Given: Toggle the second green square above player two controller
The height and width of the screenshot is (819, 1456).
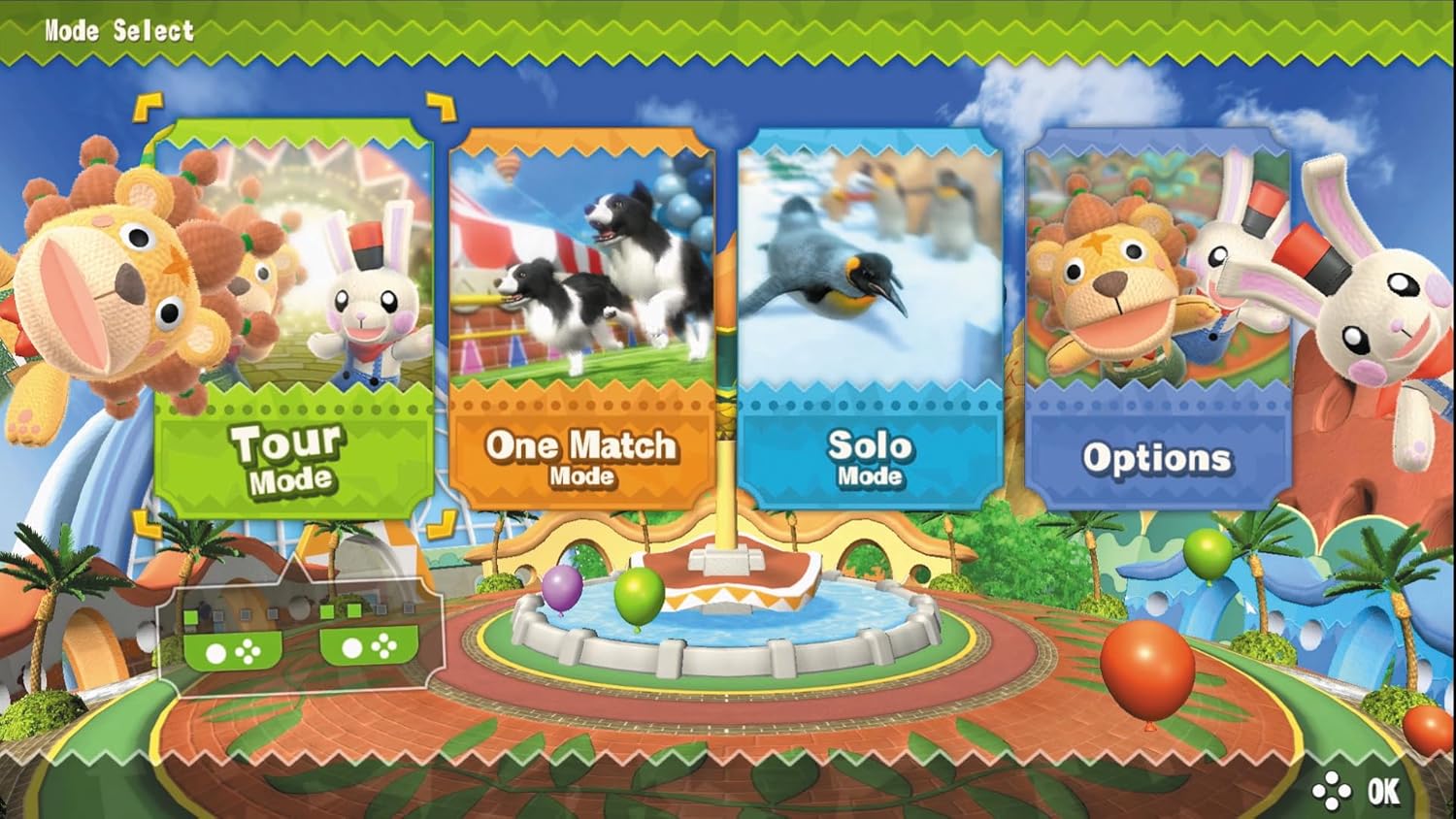Looking at the screenshot, I should [x=353, y=610].
